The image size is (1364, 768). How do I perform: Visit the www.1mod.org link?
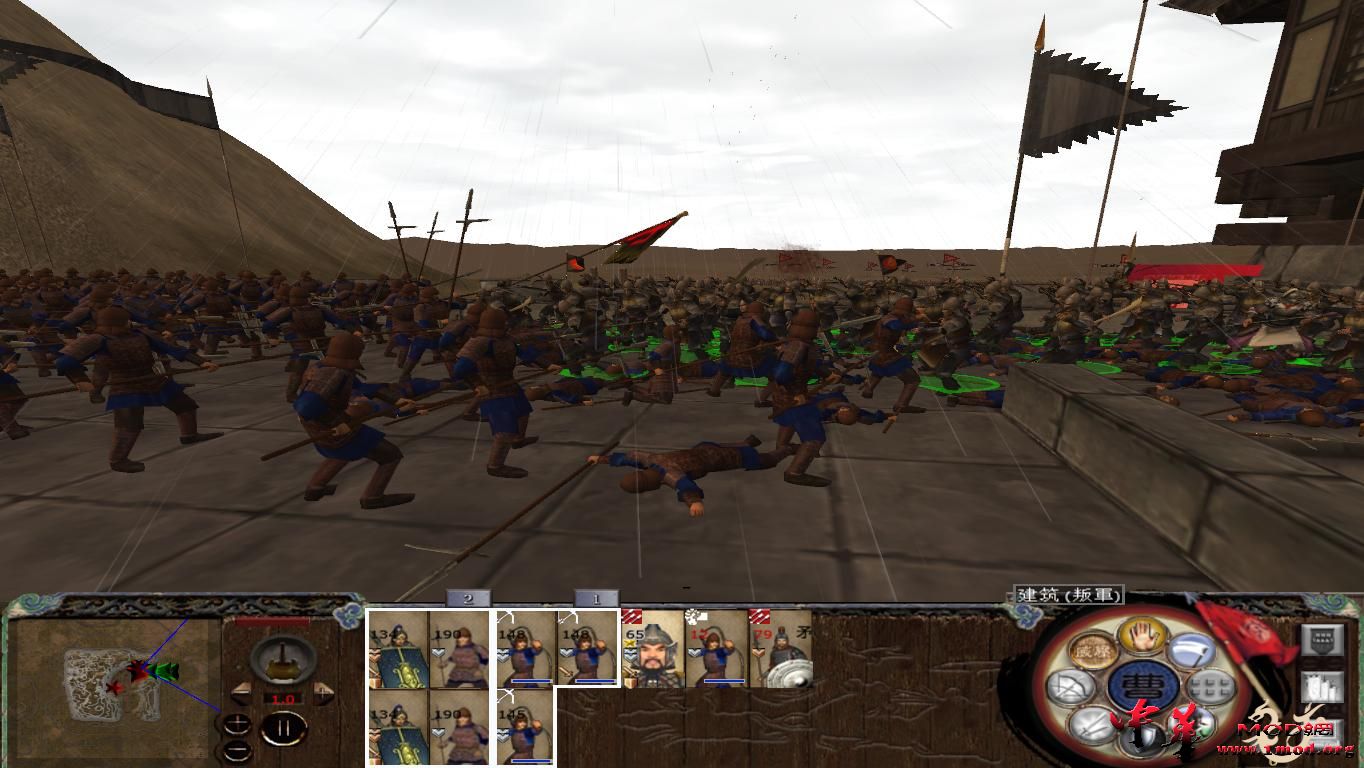[x=1285, y=749]
